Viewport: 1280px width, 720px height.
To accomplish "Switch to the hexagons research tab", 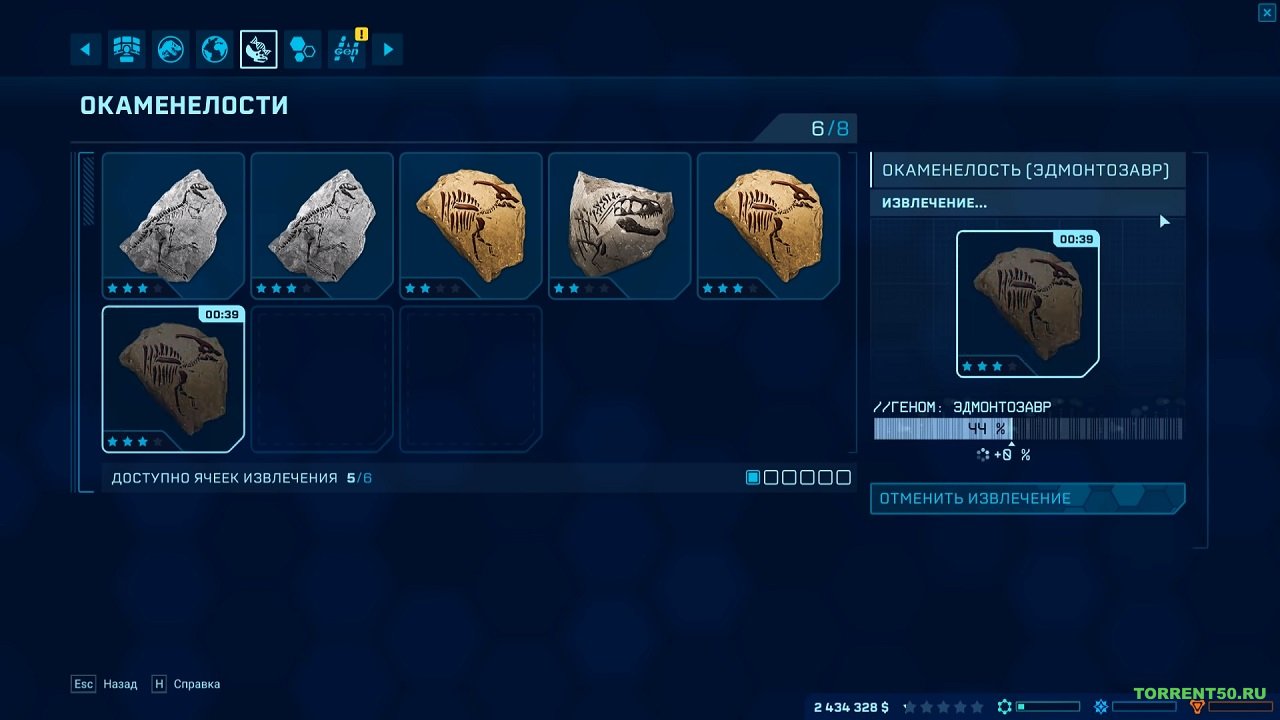I will coord(303,49).
